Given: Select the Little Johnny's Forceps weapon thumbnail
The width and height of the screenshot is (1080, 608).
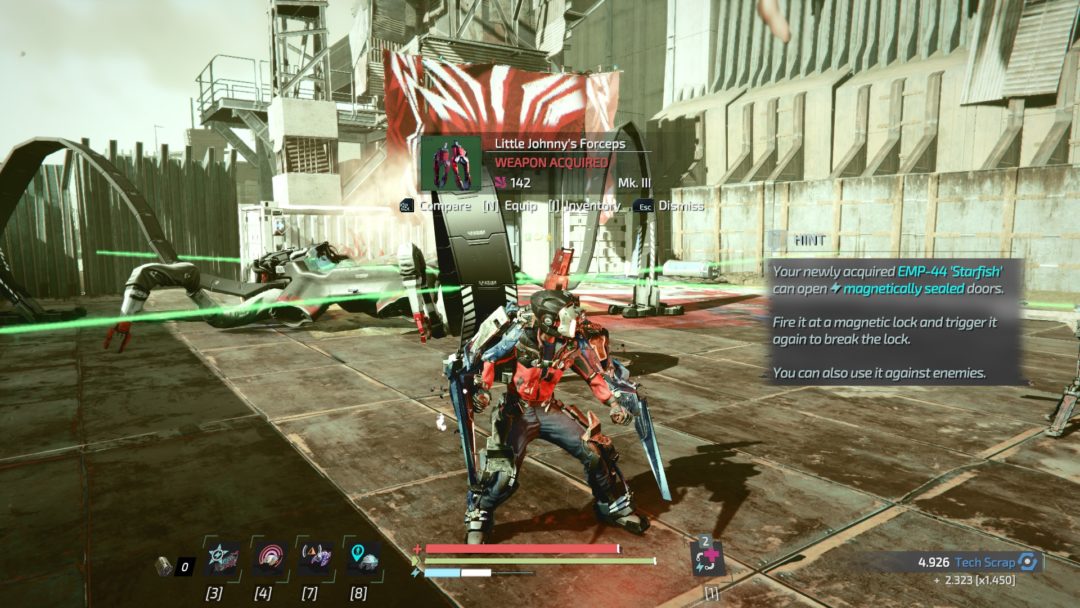Looking at the screenshot, I should [x=450, y=163].
